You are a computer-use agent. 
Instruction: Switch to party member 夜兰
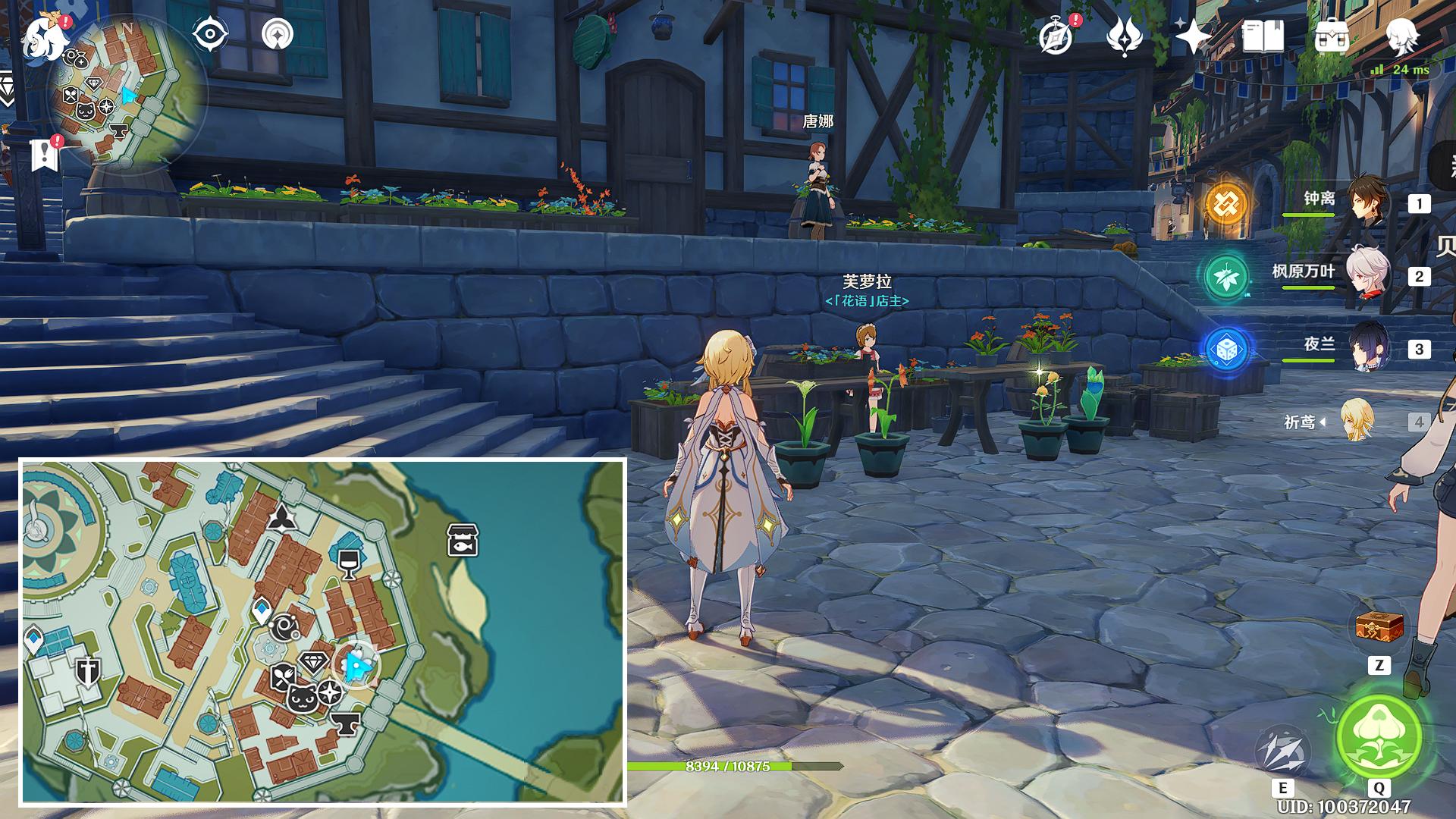pyautogui.click(x=1370, y=346)
